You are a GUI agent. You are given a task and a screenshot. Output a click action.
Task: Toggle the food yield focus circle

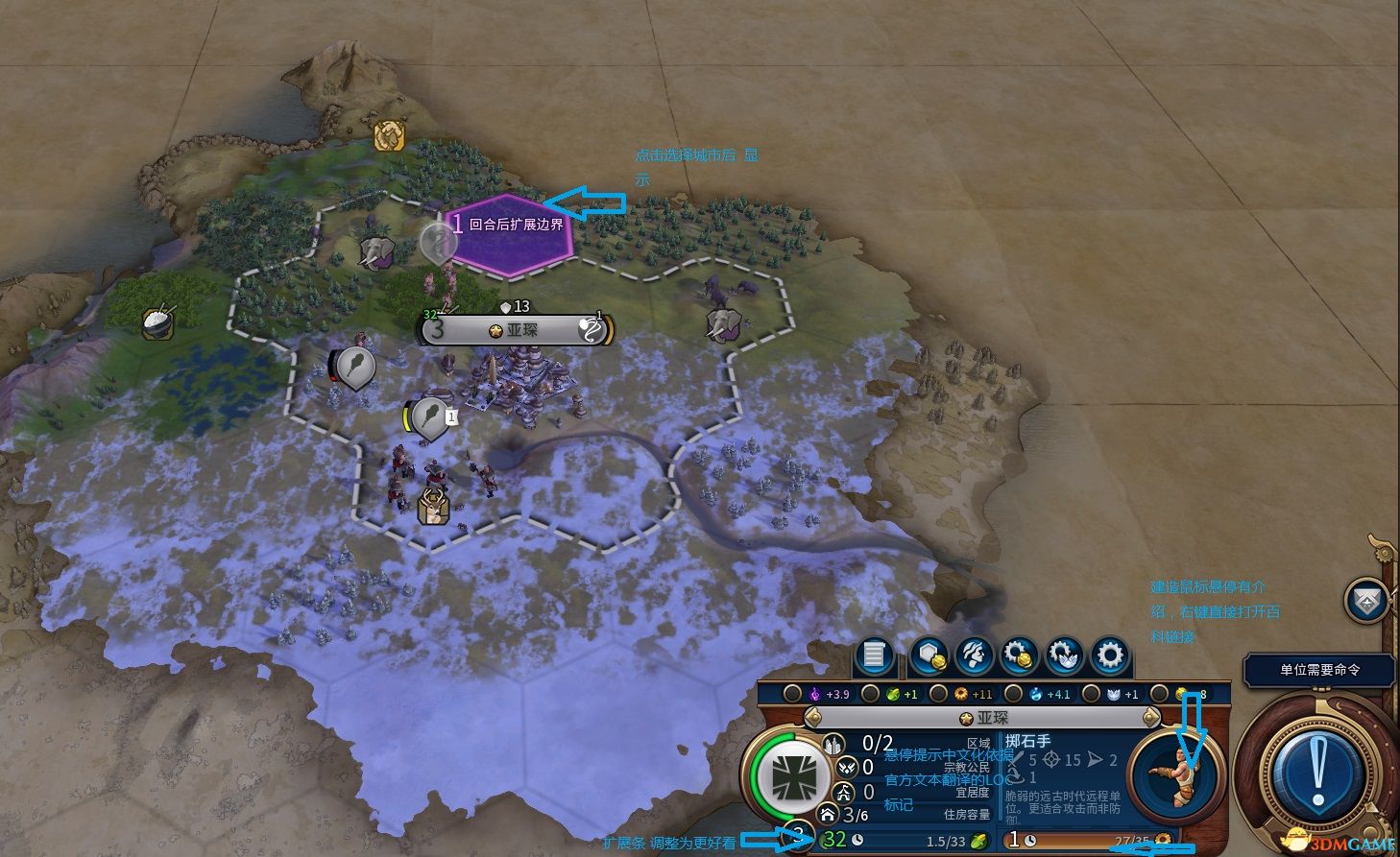click(x=870, y=693)
